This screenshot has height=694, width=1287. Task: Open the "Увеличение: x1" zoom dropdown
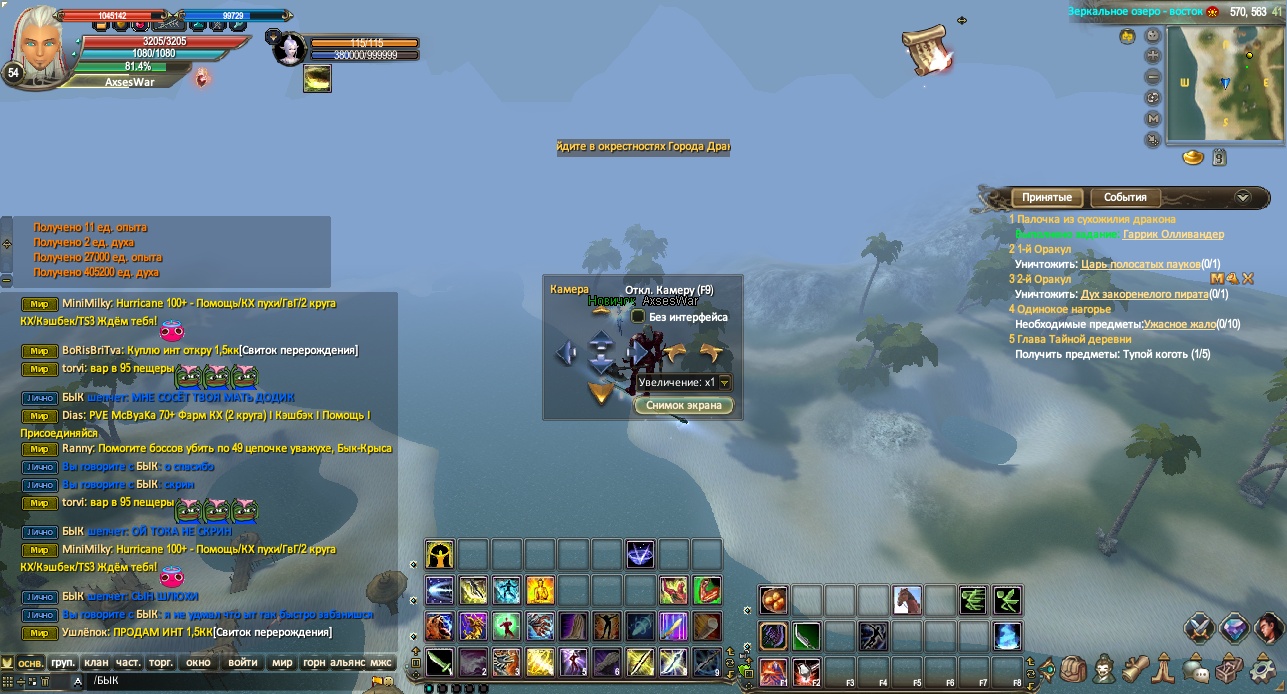point(725,382)
